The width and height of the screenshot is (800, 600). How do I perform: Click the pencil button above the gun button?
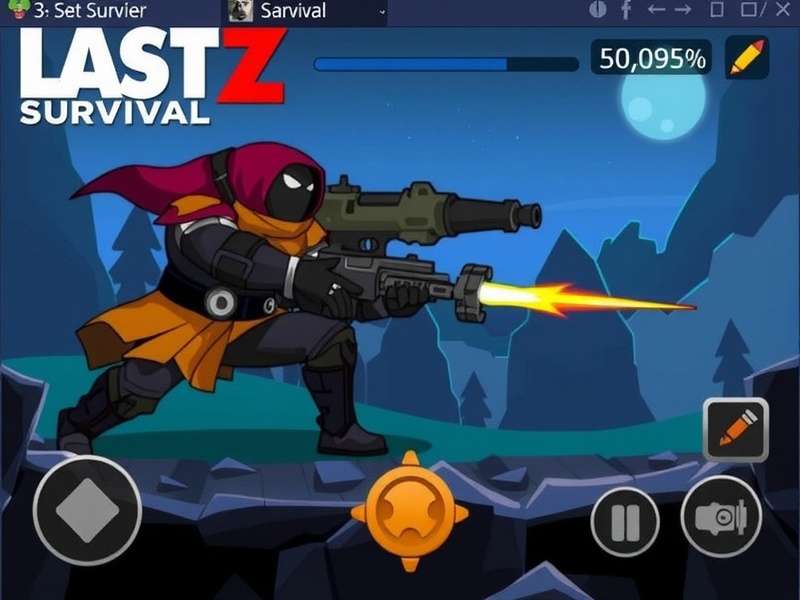pos(736,429)
